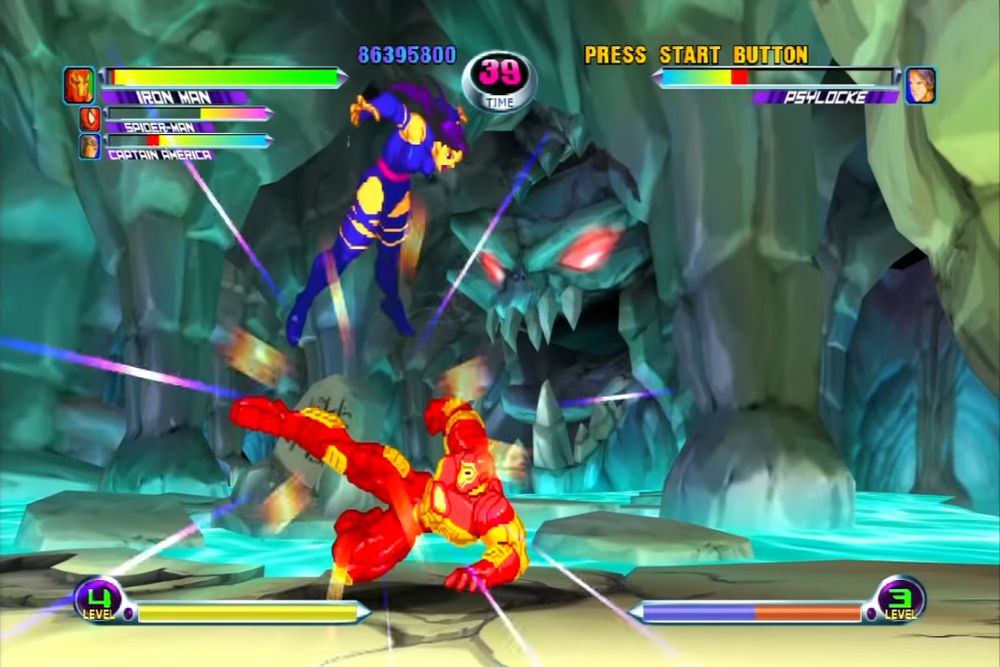This screenshot has height=667, width=1000.
Task: Click the Iron Man portrait icon
Action: [x=78, y=85]
